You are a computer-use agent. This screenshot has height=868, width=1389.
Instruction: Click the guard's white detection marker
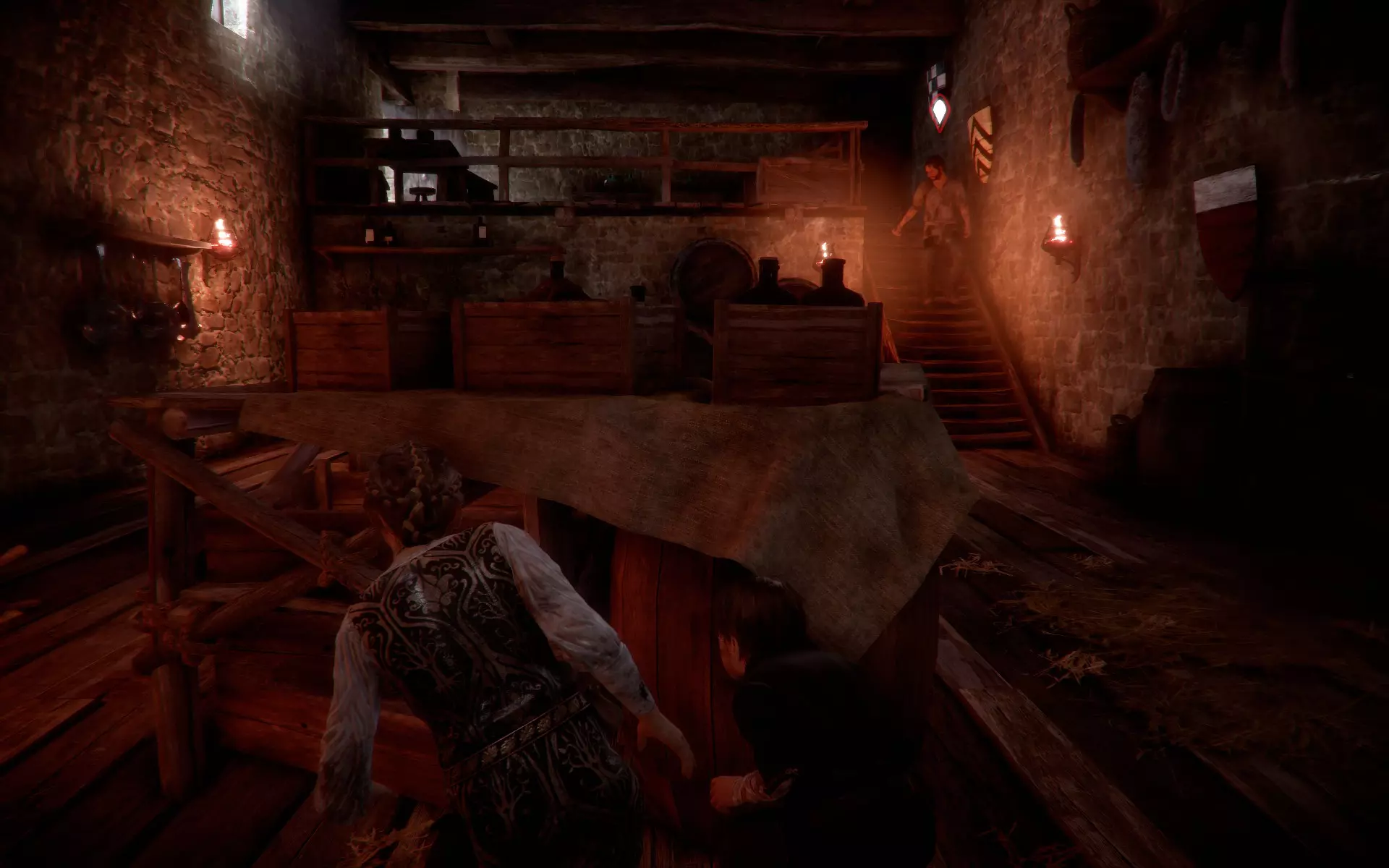coord(939,112)
